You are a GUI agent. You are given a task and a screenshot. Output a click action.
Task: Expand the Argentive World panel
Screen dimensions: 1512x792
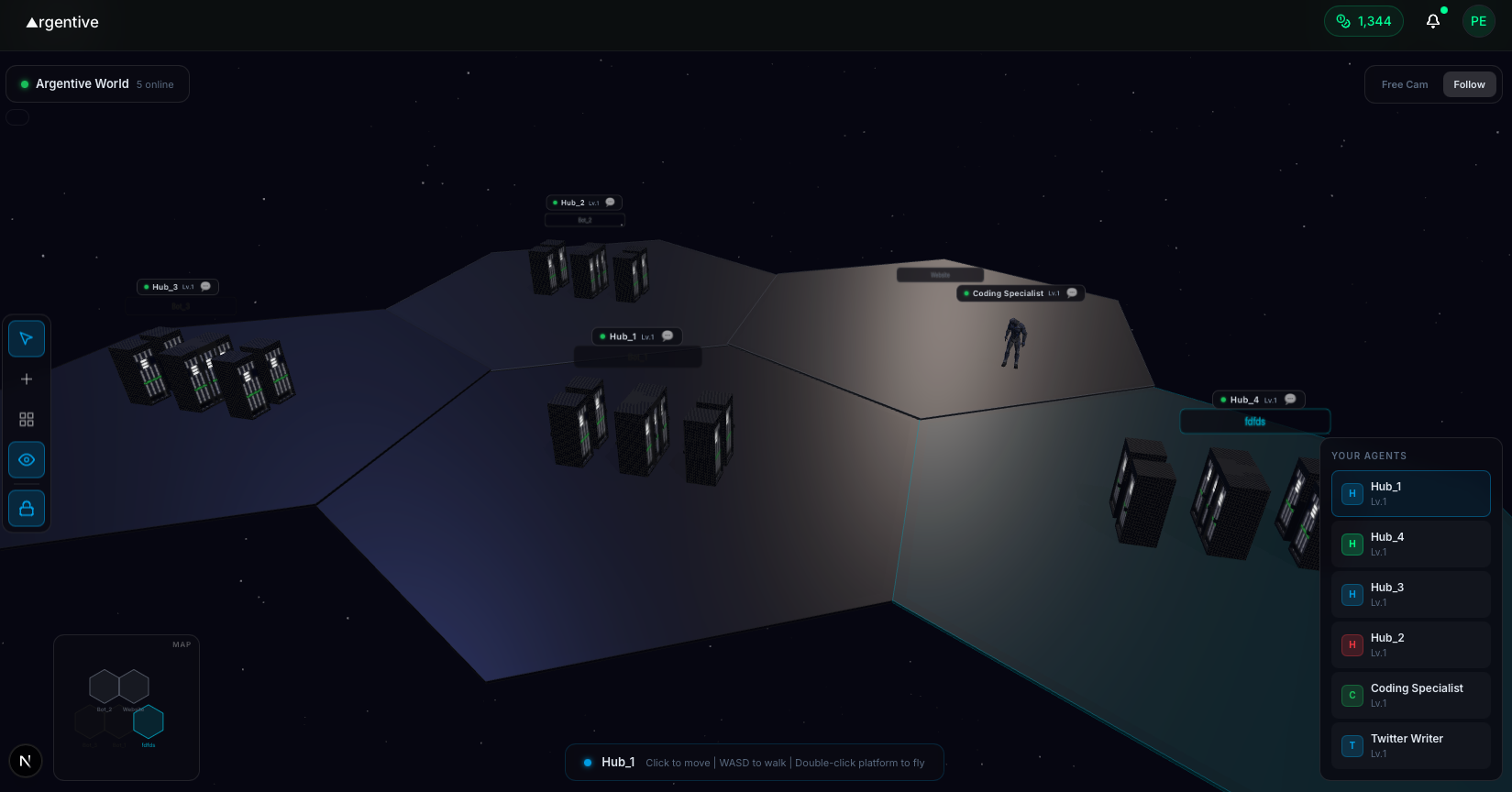click(97, 83)
